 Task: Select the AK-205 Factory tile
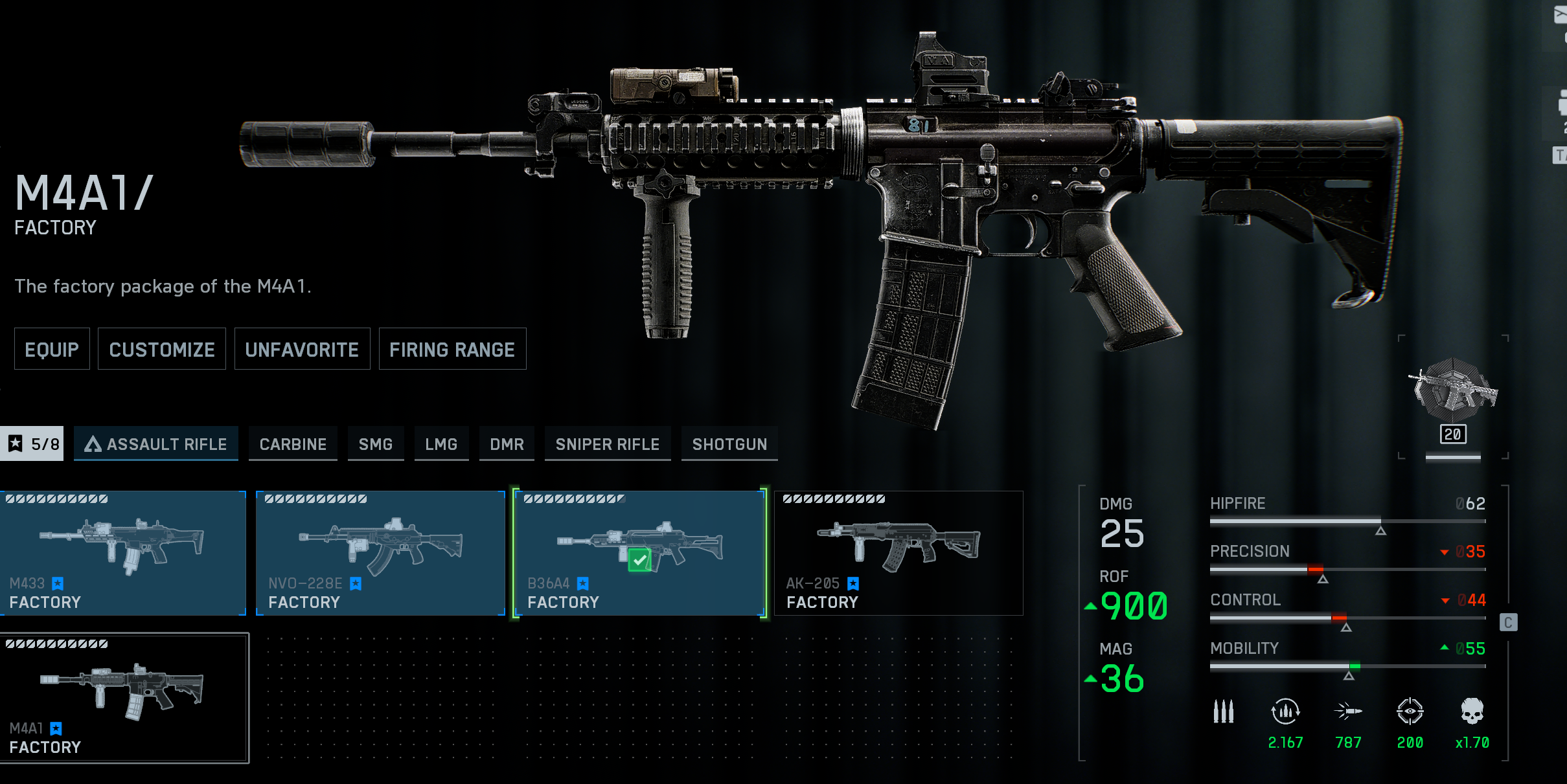[x=898, y=554]
